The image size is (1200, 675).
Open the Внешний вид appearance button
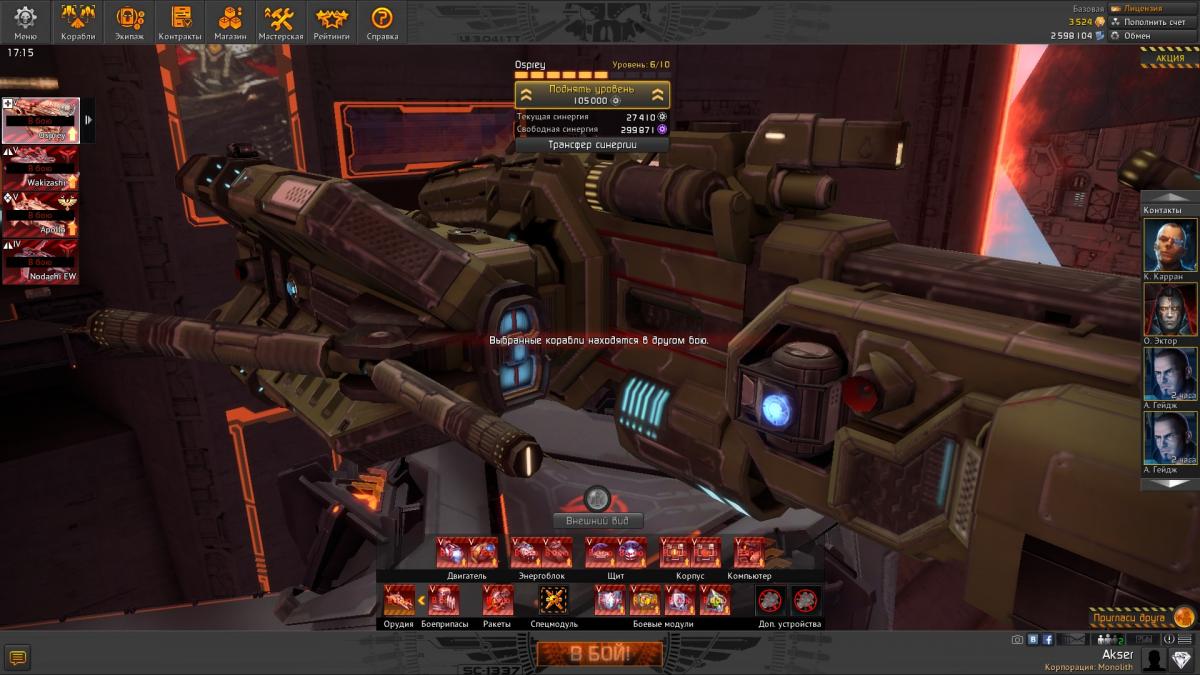point(597,521)
